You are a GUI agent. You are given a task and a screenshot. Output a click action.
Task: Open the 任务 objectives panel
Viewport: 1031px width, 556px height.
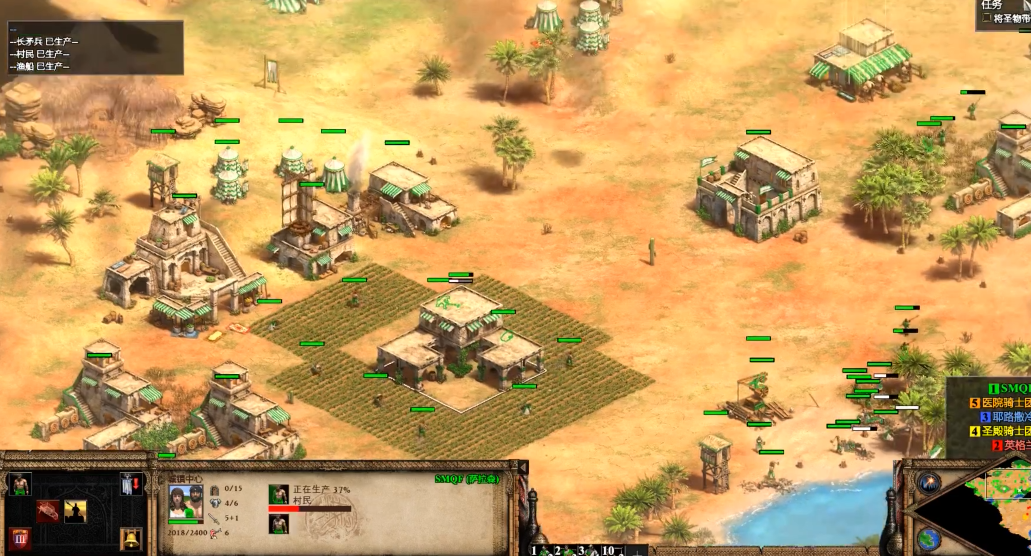991,5
